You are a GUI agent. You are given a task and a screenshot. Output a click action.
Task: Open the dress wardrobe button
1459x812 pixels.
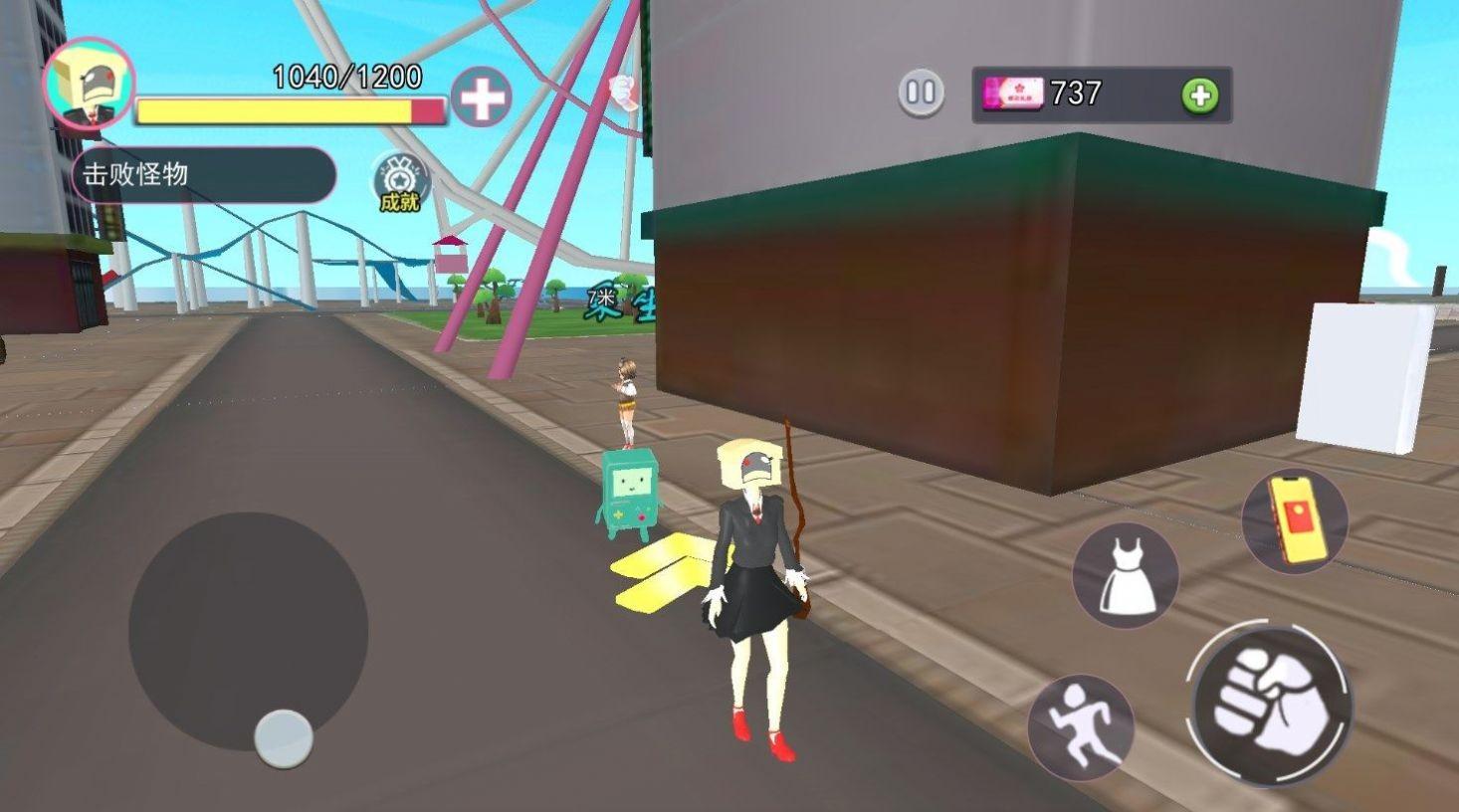tap(1126, 575)
